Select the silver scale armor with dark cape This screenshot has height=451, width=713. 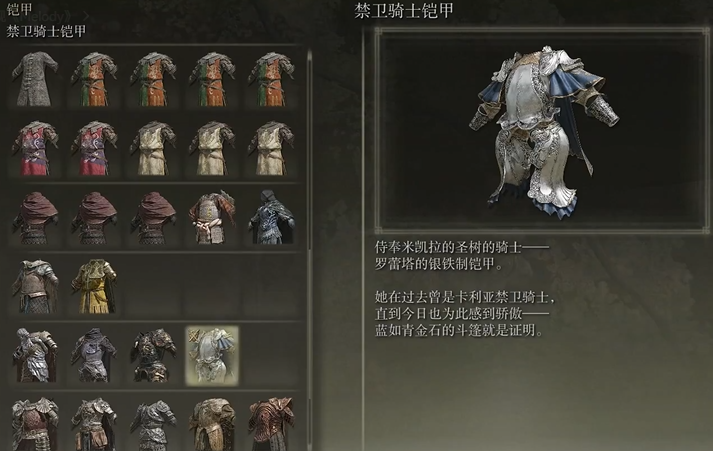[x=35, y=354]
